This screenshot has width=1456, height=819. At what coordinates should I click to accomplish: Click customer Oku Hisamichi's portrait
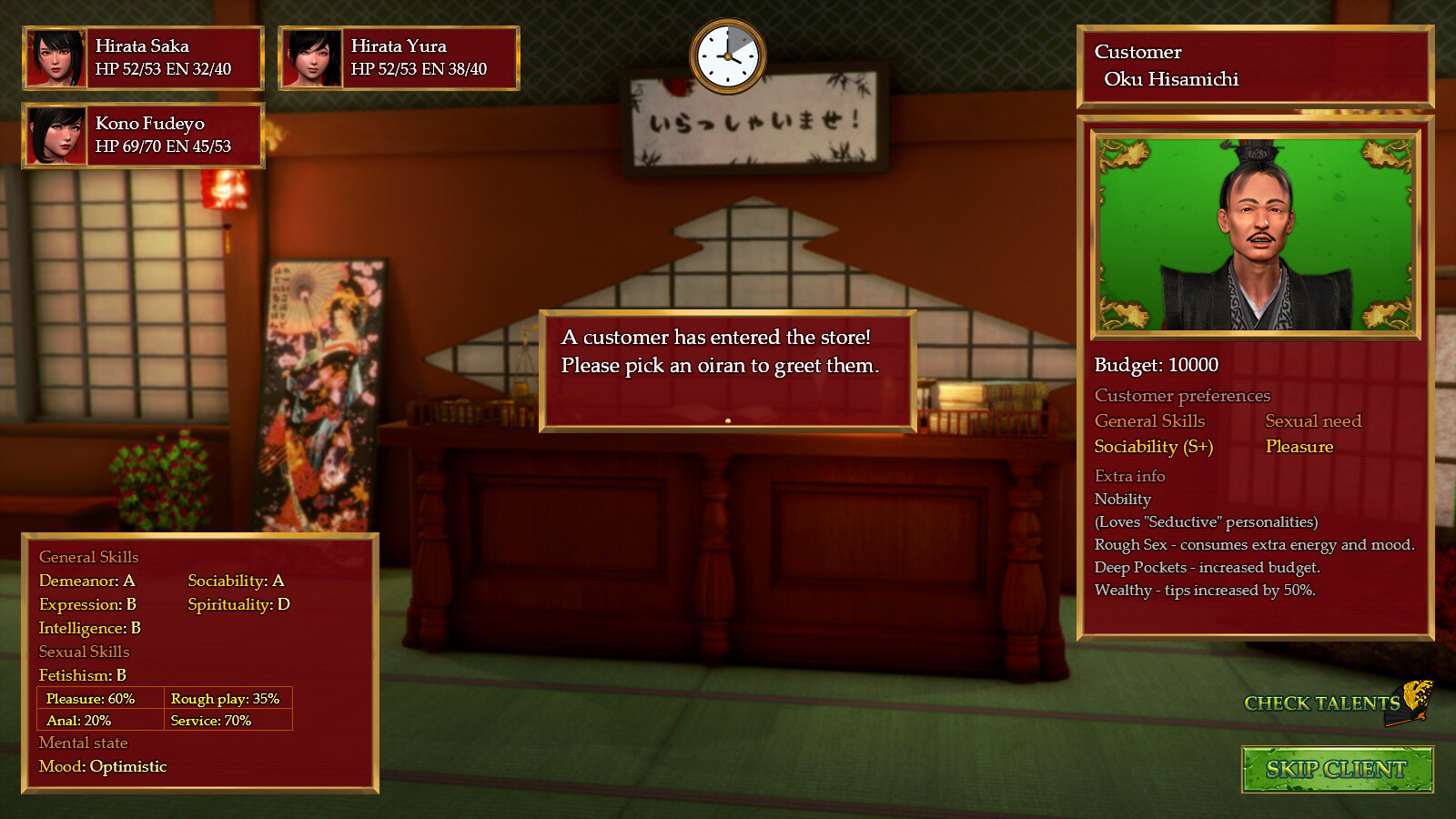(x=1255, y=235)
